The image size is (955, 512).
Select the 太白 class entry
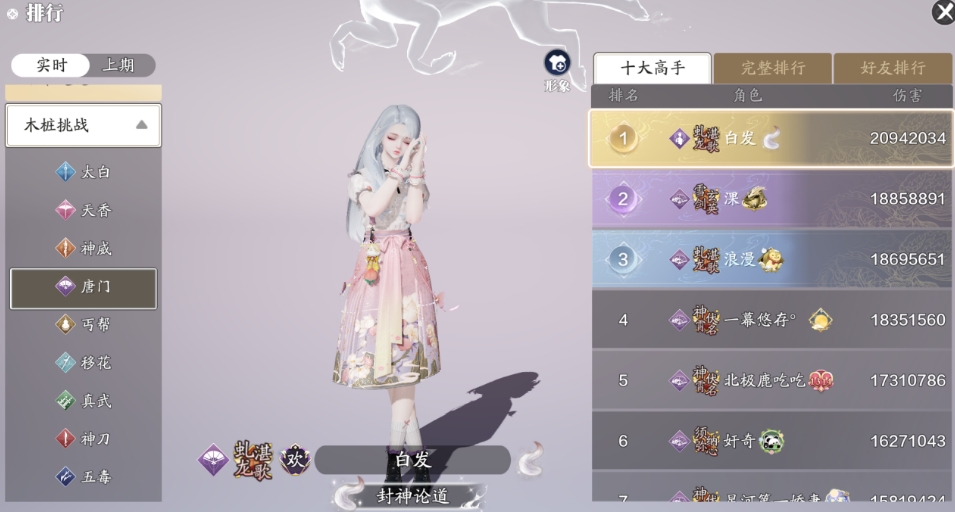tap(84, 172)
